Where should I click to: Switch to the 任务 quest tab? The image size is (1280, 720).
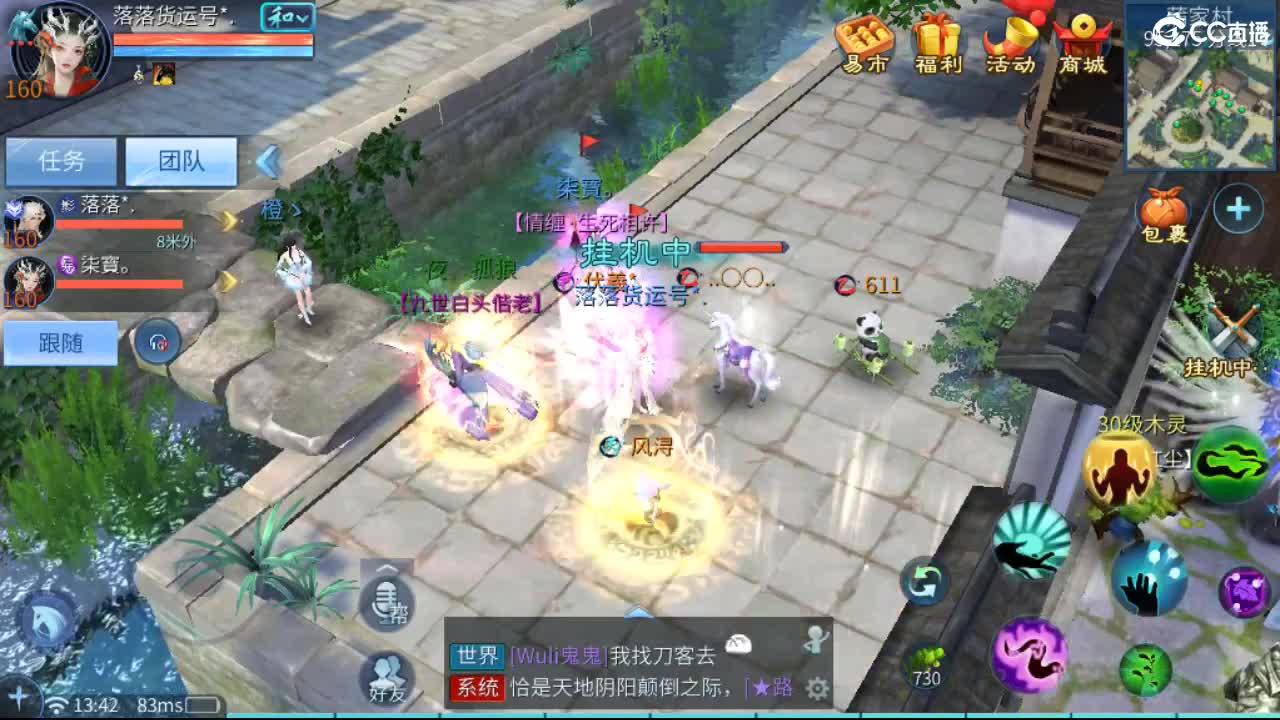tap(60, 161)
